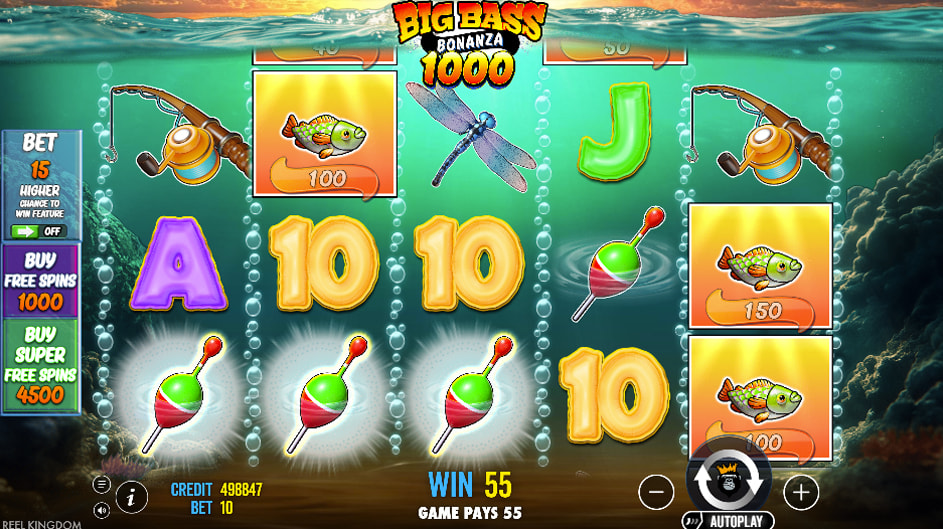This screenshot has height=529, width=943.
Task: Decrease the bet with the minus button
Action: 656,491
